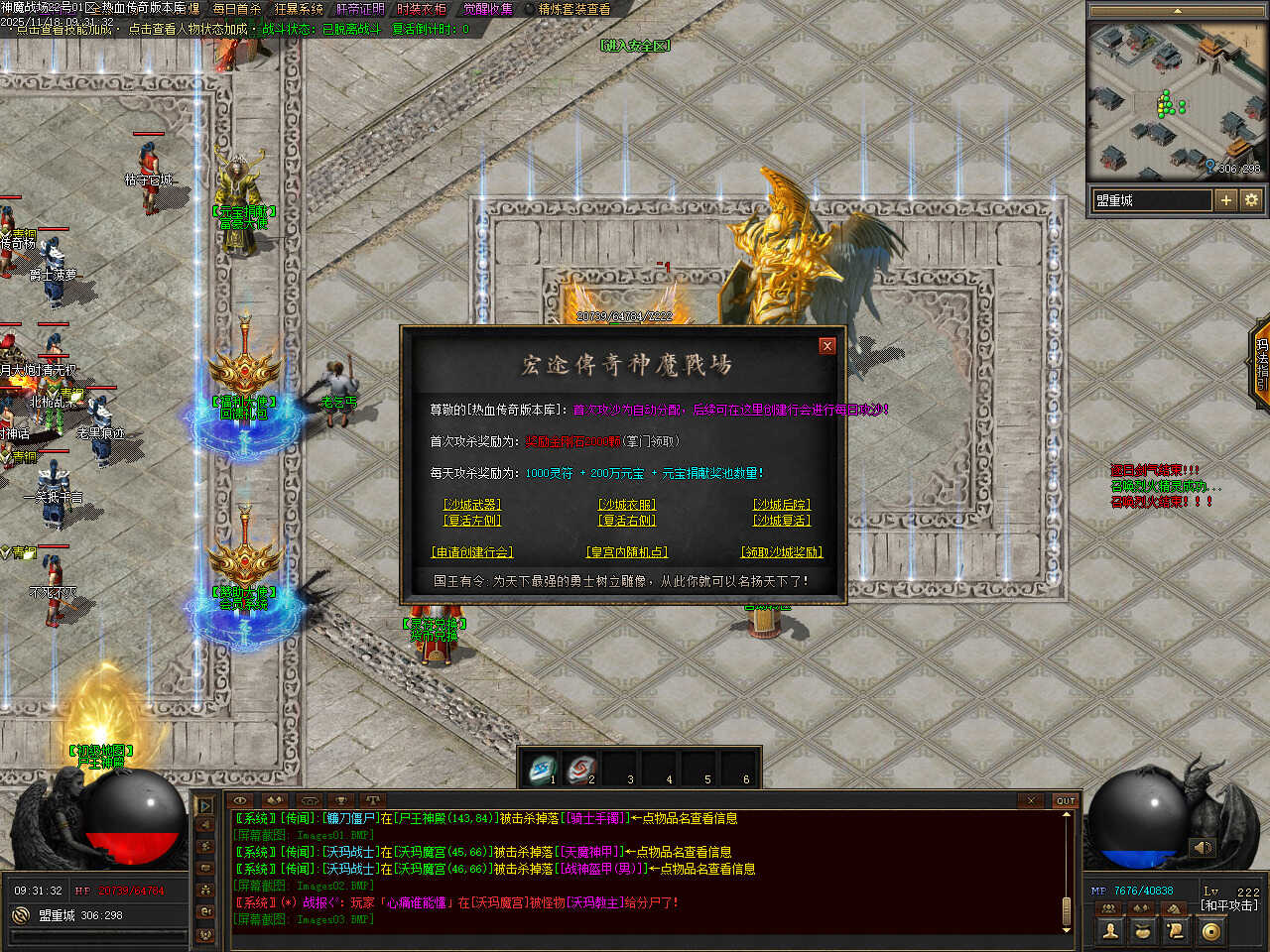This screenshot has width=1270, height=952.
Task: Click the 沙城复活 link
Action: click(782, 521)
